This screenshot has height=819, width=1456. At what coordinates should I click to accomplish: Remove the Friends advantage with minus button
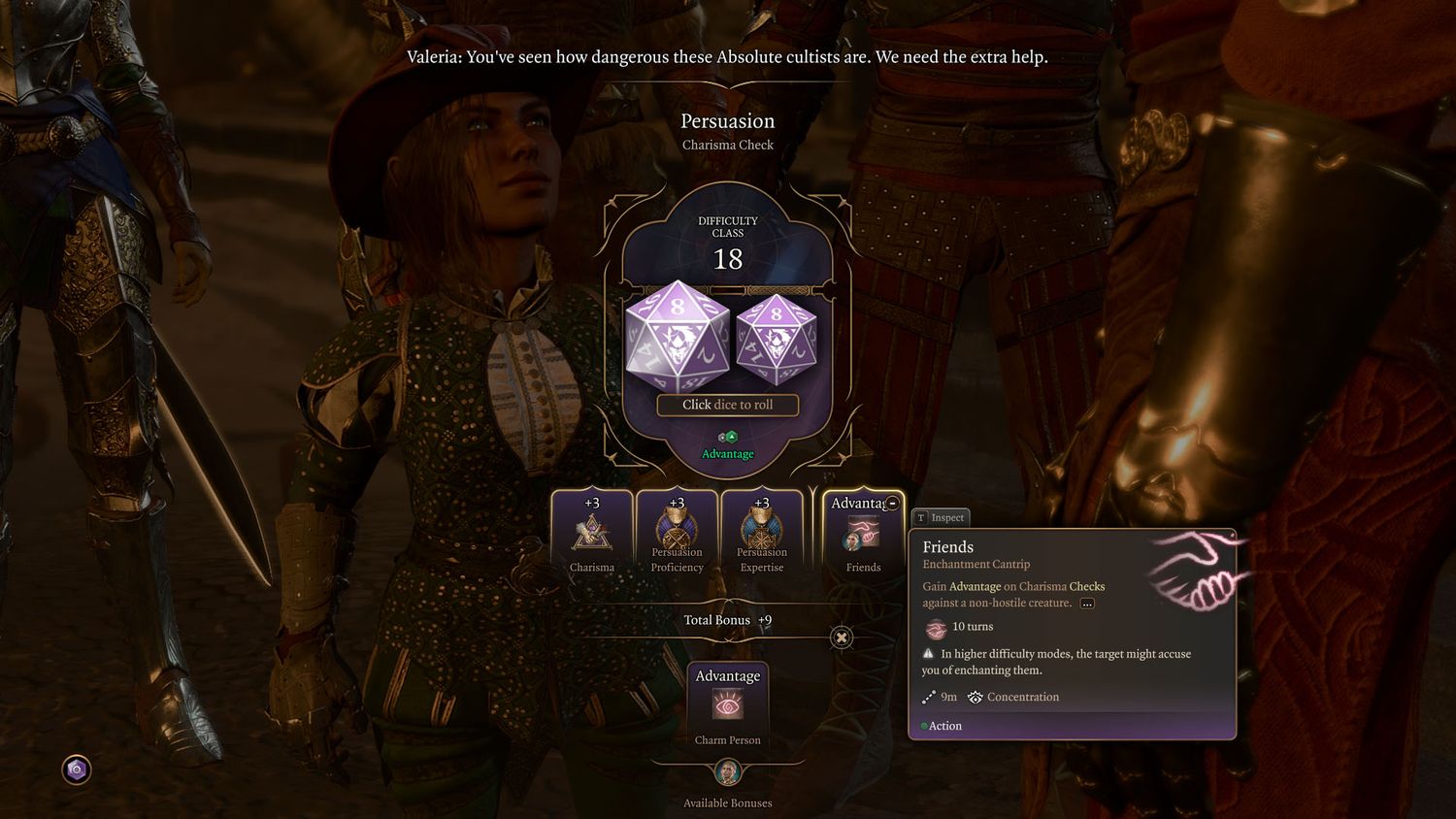[892, 503]
